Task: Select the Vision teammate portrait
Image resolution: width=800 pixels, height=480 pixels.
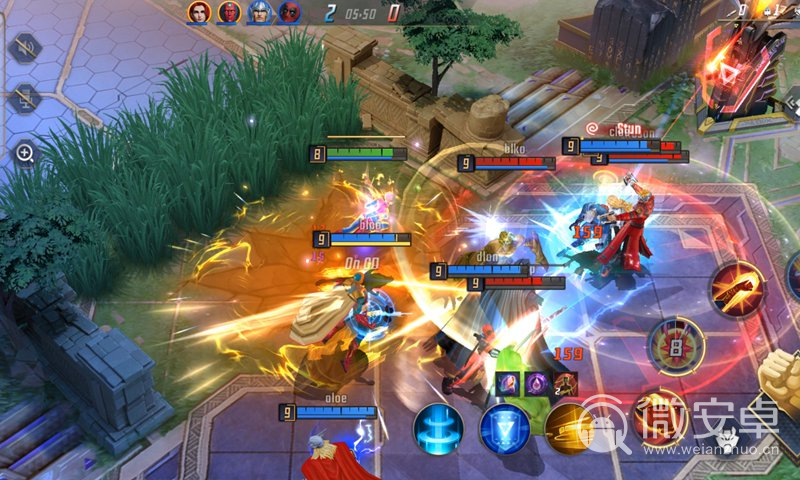Action: click(x=229, y=13)
